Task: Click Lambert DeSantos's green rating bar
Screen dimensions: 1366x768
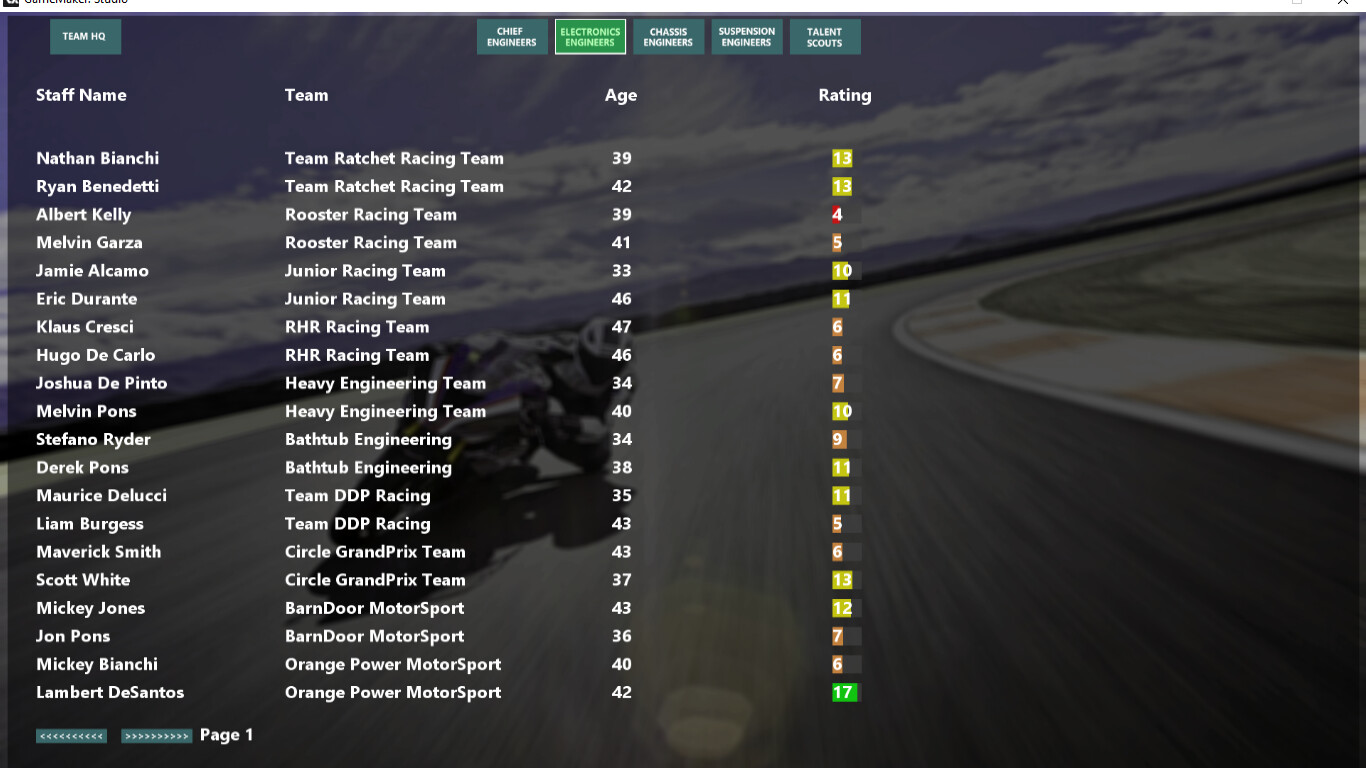Action: [843, 692]
